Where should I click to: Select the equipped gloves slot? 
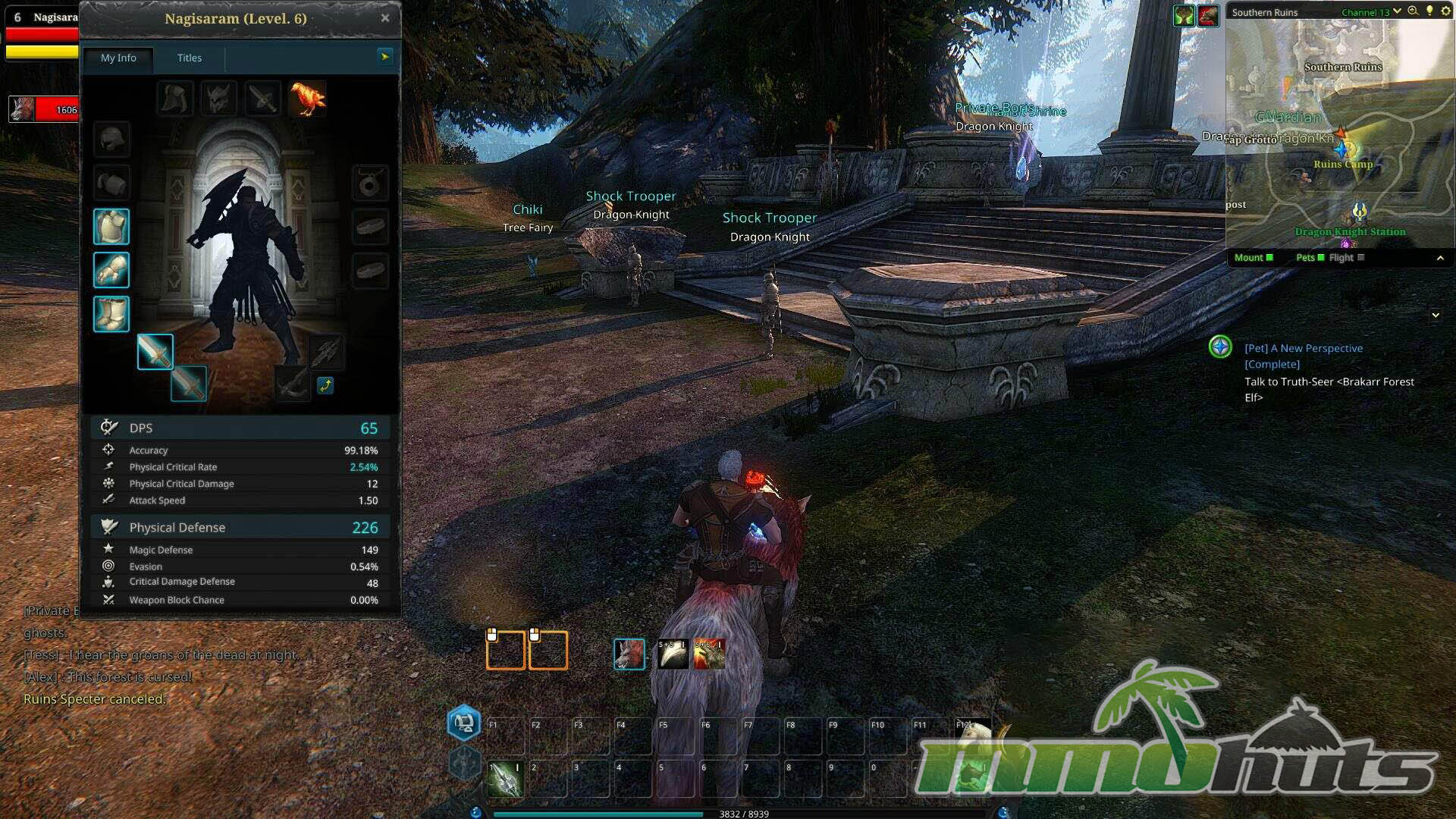click(x=111, y=271)
